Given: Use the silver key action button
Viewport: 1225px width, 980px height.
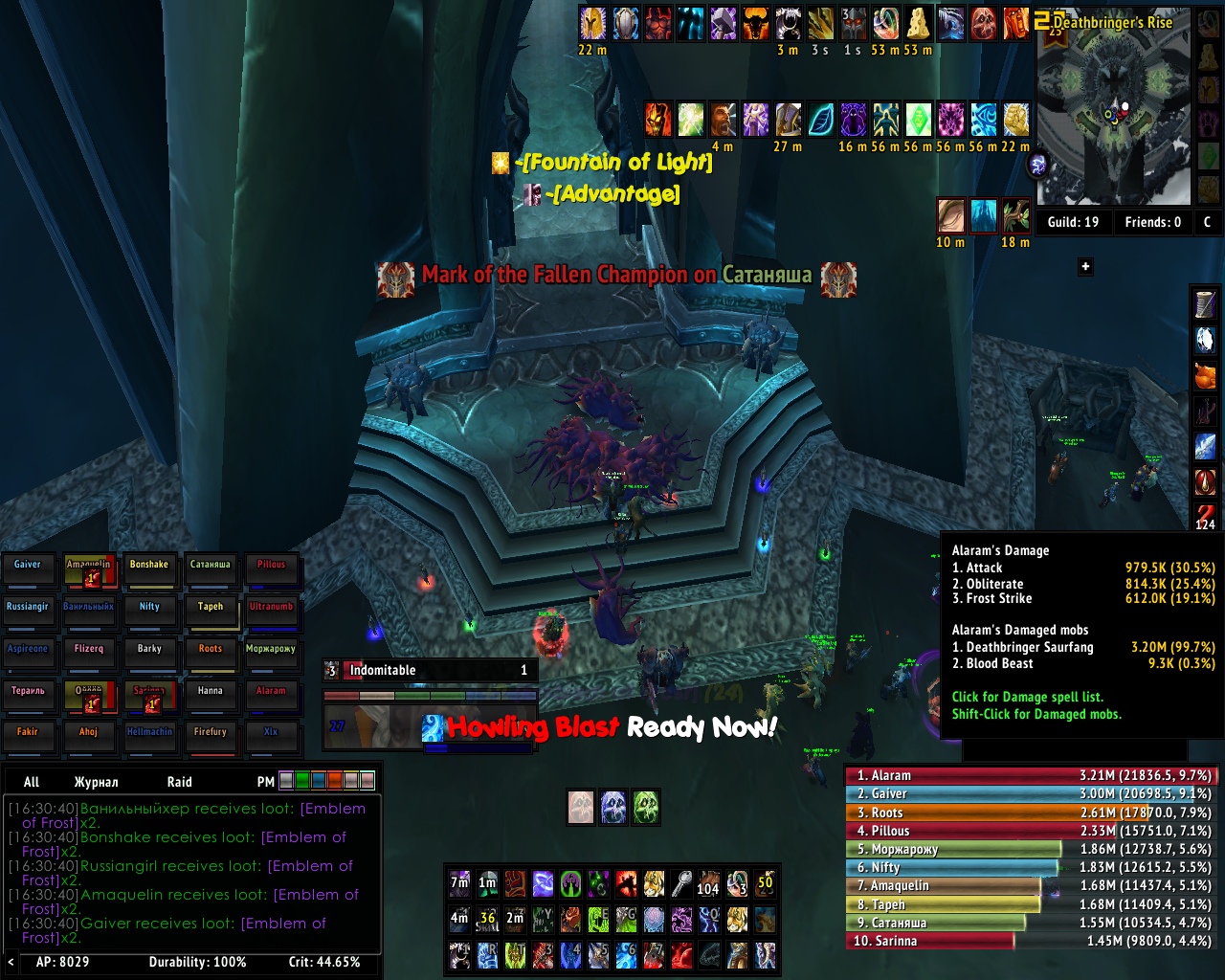Looking at the screenshot, I should pos(680,883).
